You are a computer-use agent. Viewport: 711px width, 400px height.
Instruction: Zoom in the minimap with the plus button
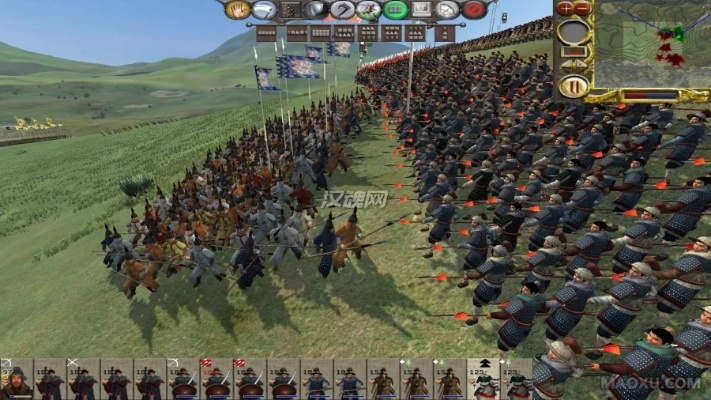coord(564,8)
